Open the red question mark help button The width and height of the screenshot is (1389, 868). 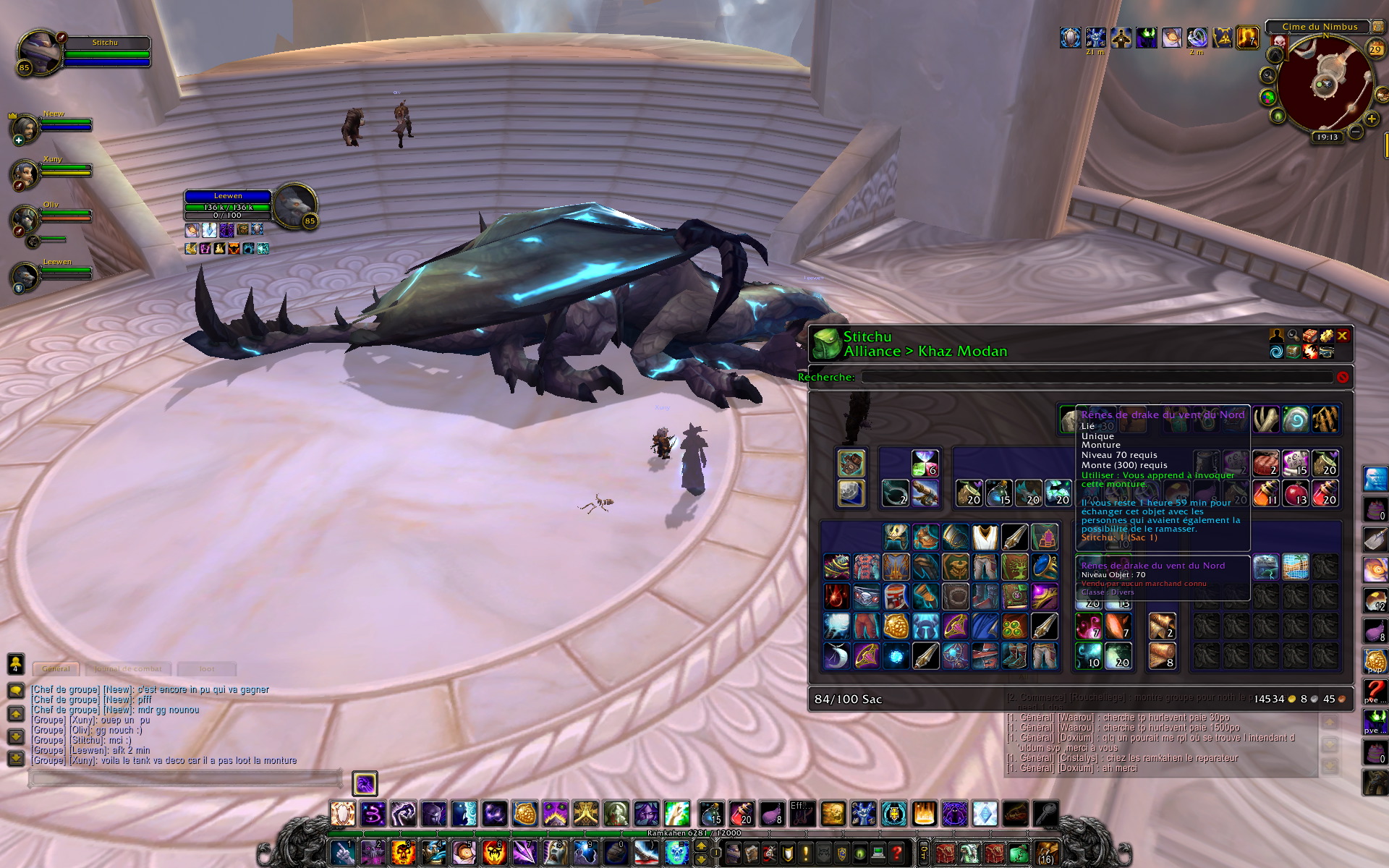click(x=896, y=853)
